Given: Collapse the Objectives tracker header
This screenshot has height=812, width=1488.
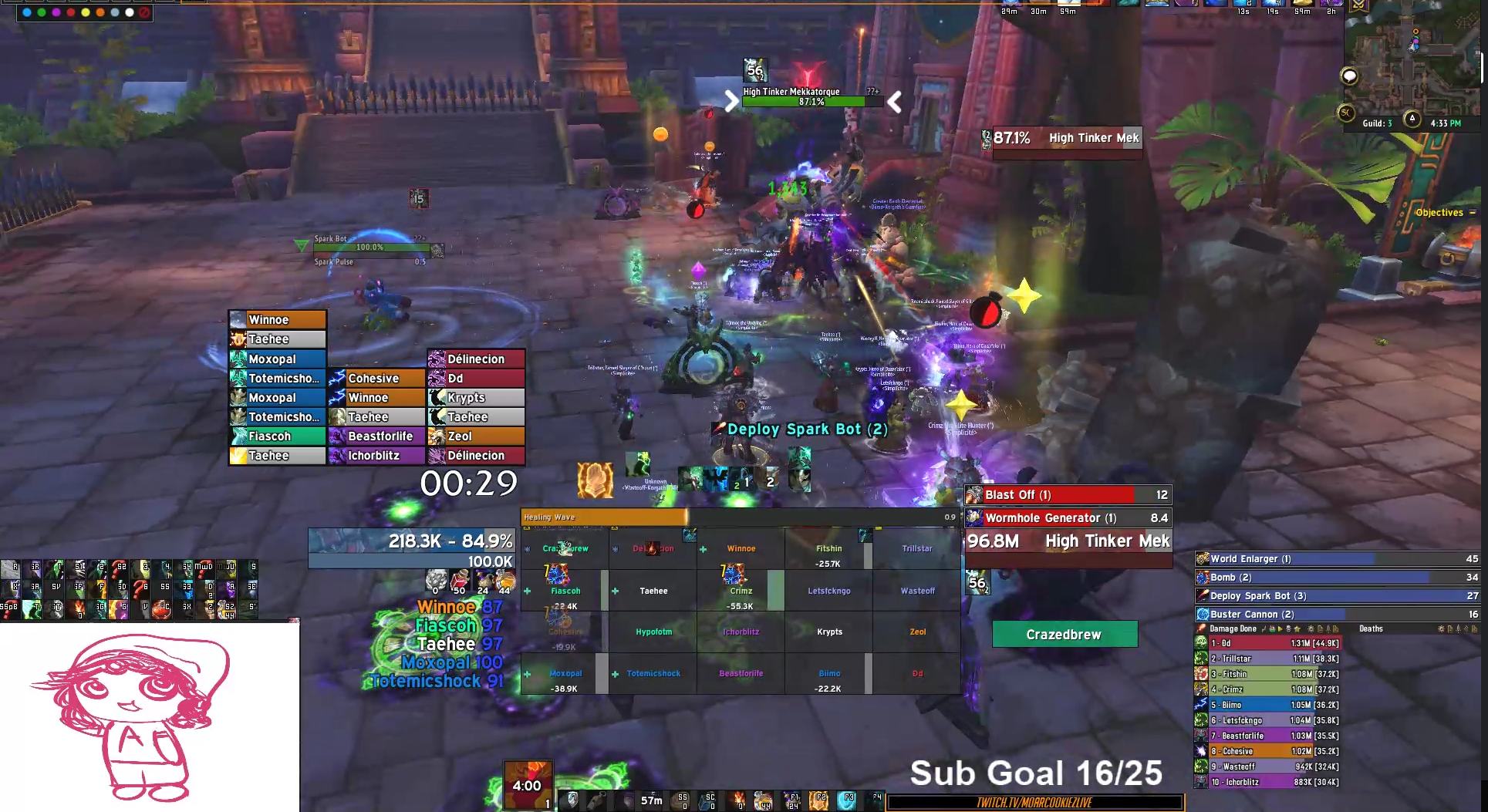Looking at the screenshot, I should coord(1472,213).
